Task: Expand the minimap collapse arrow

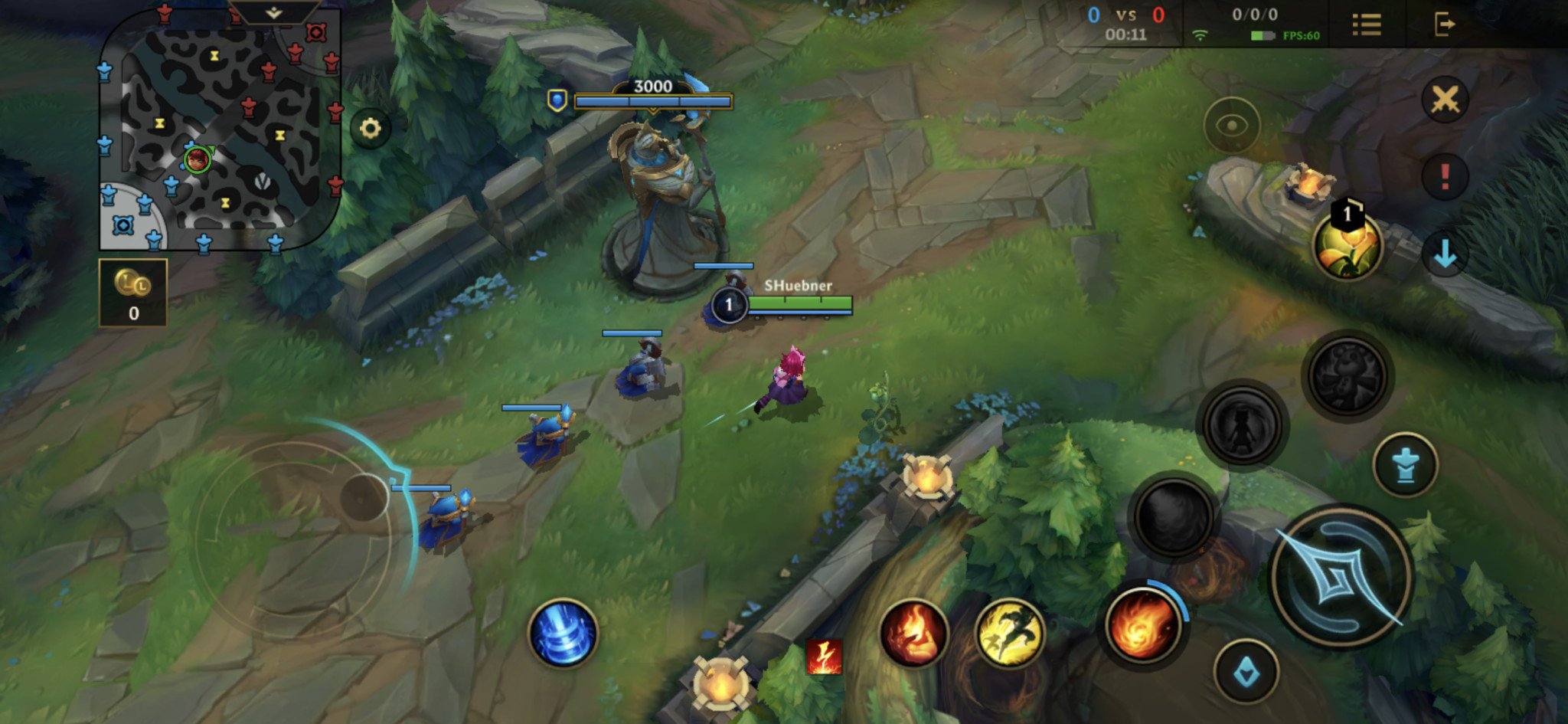Action: click(x=273, y=12)
